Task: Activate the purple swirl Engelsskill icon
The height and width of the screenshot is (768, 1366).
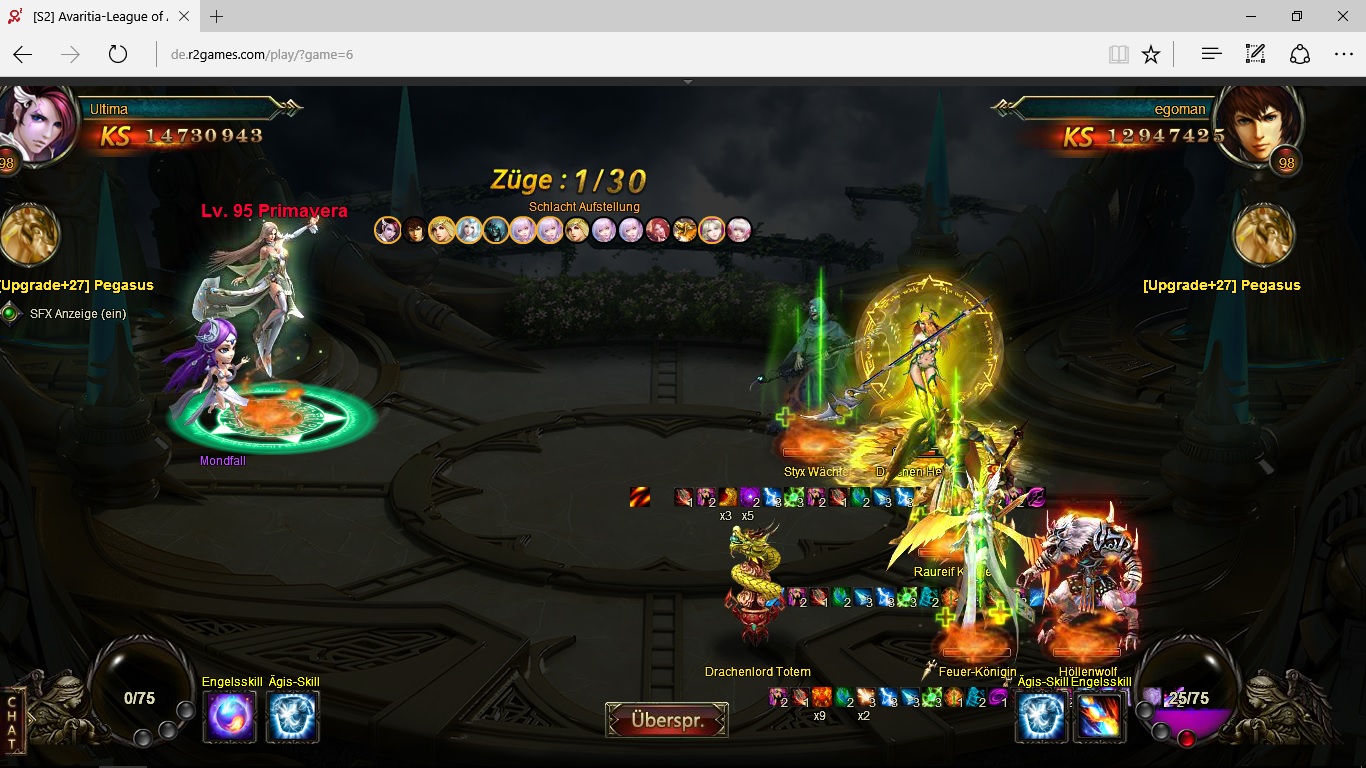Action: coord(230,717)
